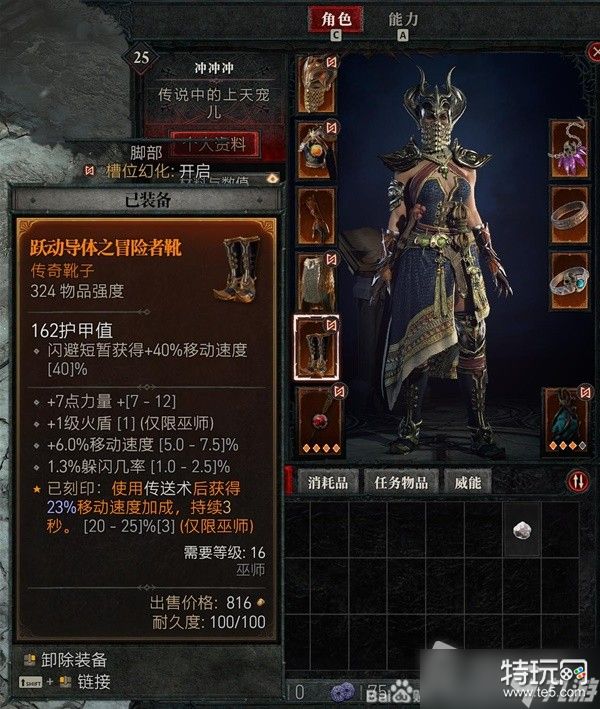Select the white gem in inventory
The image size is (600, 709).
(x=521, y=532)
